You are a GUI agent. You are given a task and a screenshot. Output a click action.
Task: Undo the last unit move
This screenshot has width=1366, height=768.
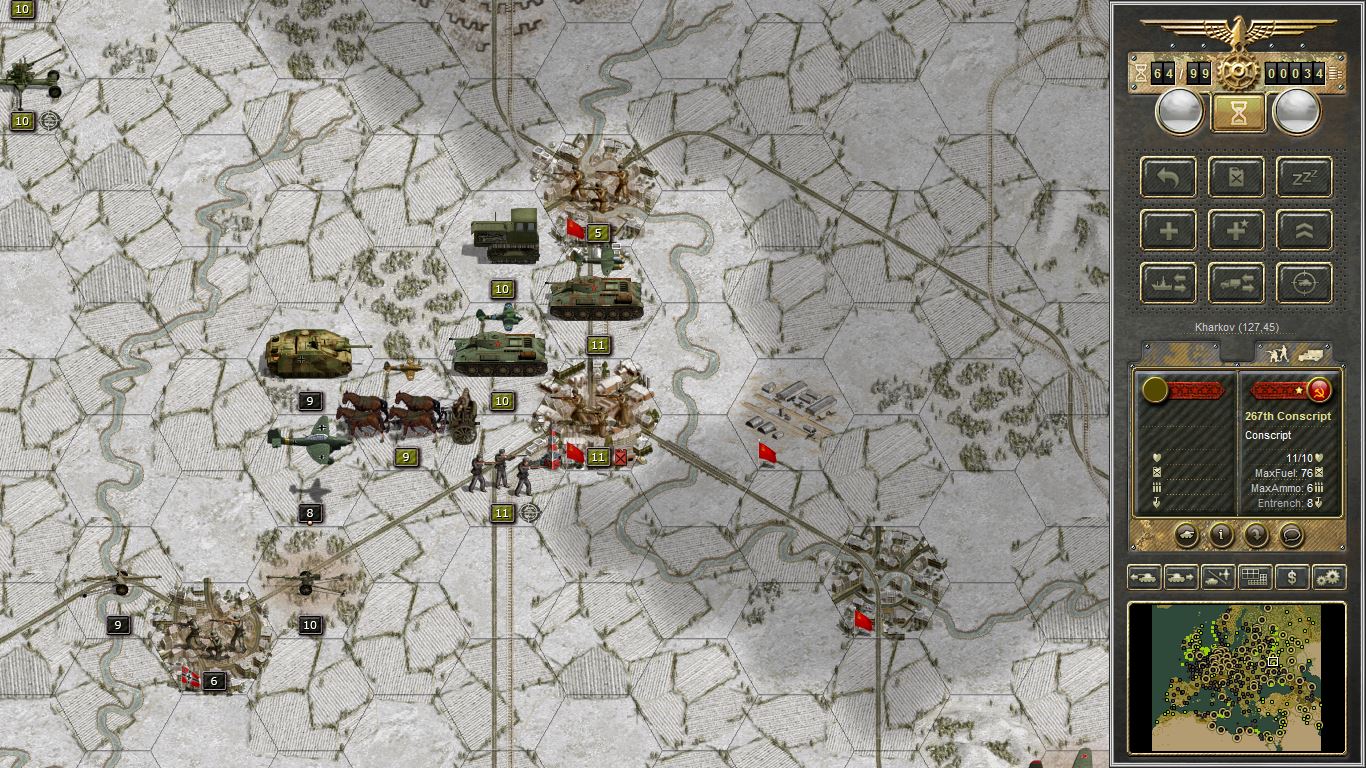tap(1168, 177)
